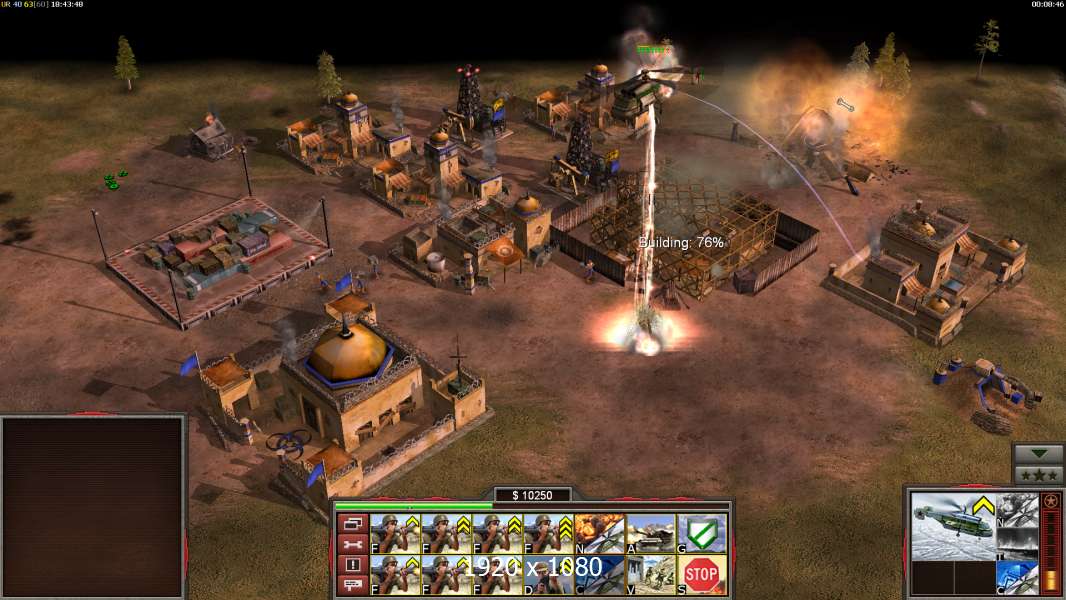Open the three-star general's powers button
Viewport: 1066px width, 600px height.
point(1038,475)
